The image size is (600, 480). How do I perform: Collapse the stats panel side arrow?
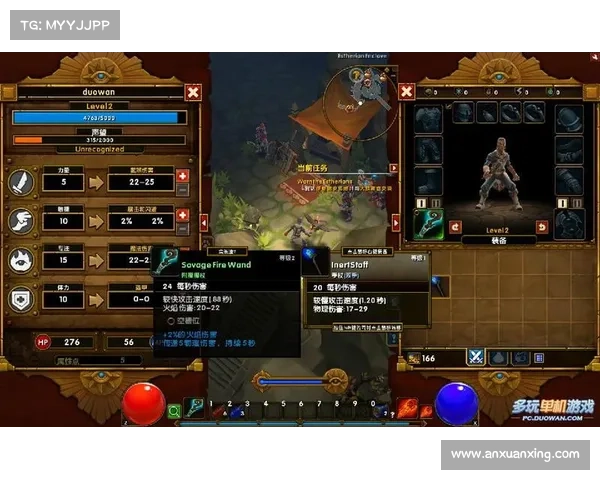(8, 92)
